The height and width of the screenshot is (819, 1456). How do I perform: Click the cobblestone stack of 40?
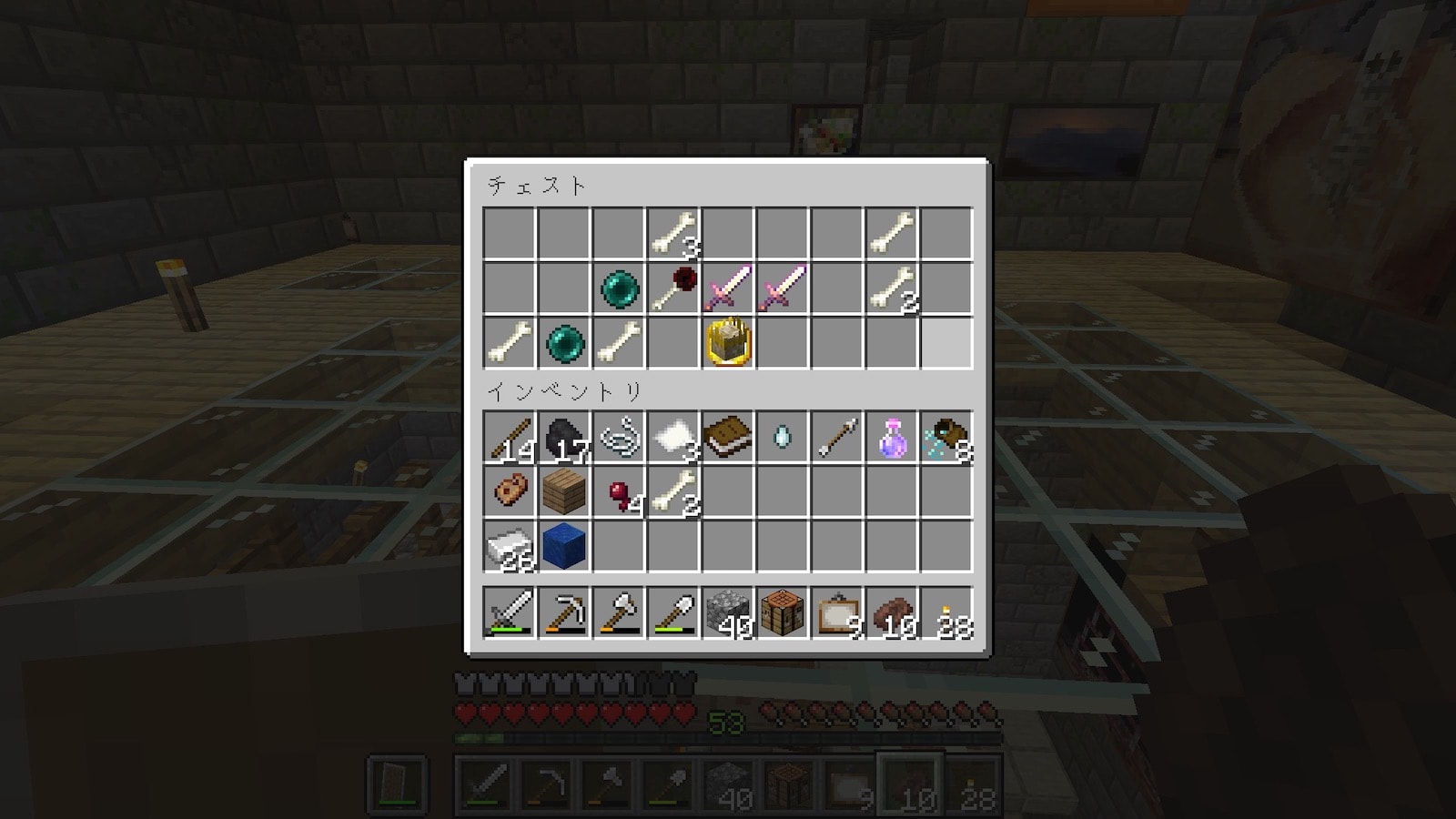(x=728, y=612)
